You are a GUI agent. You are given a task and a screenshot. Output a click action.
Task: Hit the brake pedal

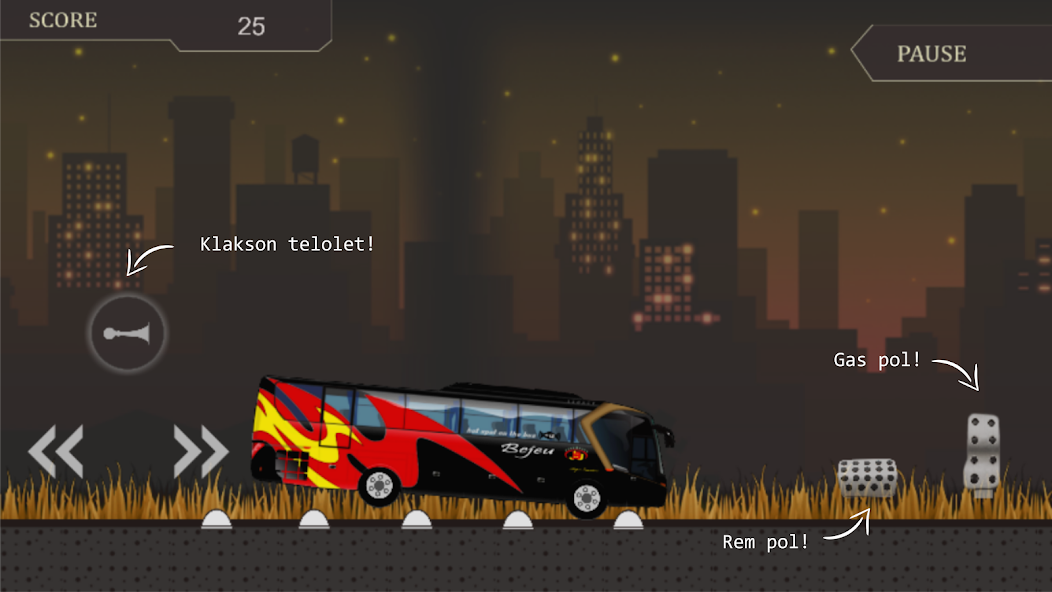click(866, 477)
